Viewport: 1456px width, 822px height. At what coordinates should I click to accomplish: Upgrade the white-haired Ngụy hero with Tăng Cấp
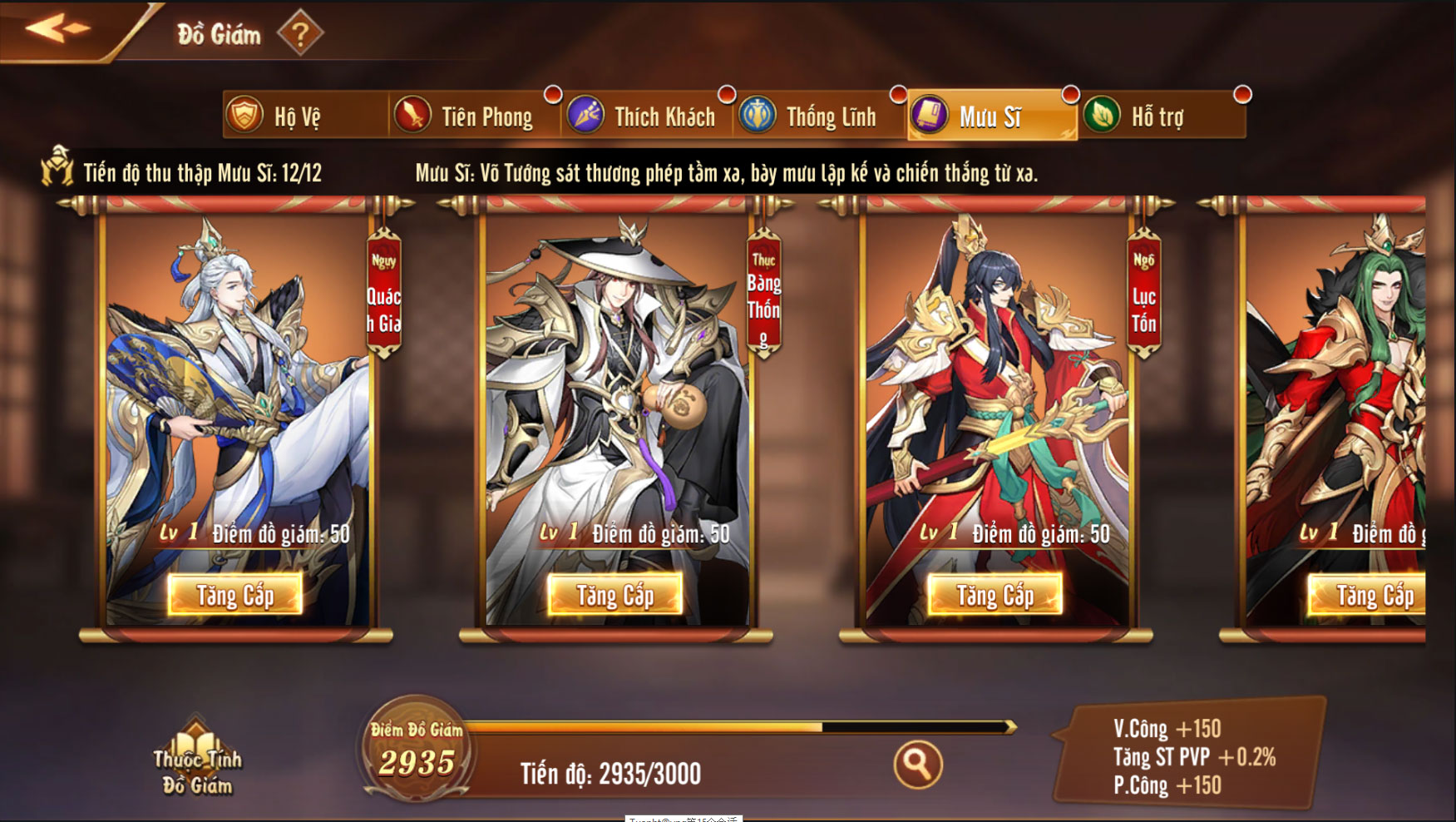click(x=235, y=594)
